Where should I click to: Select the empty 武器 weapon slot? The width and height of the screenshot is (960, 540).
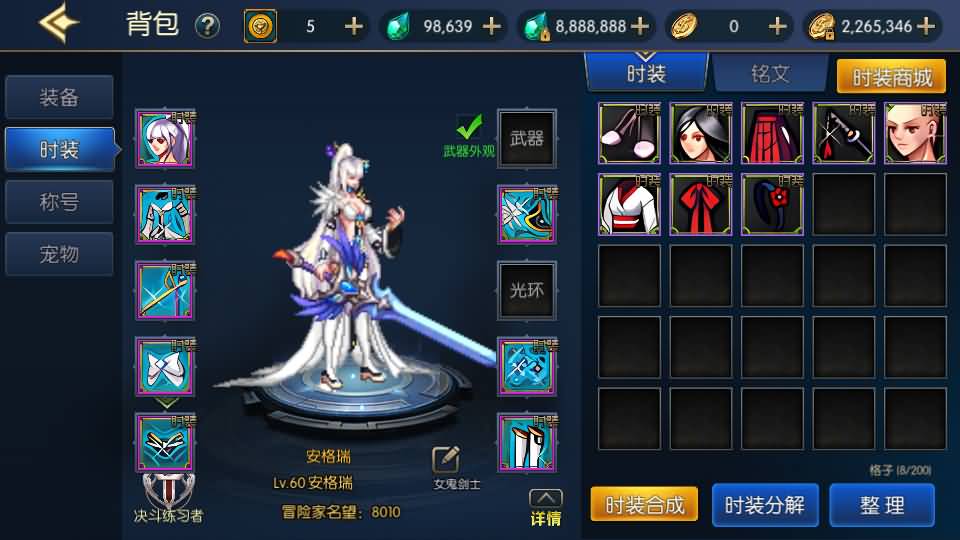(527, 139)
